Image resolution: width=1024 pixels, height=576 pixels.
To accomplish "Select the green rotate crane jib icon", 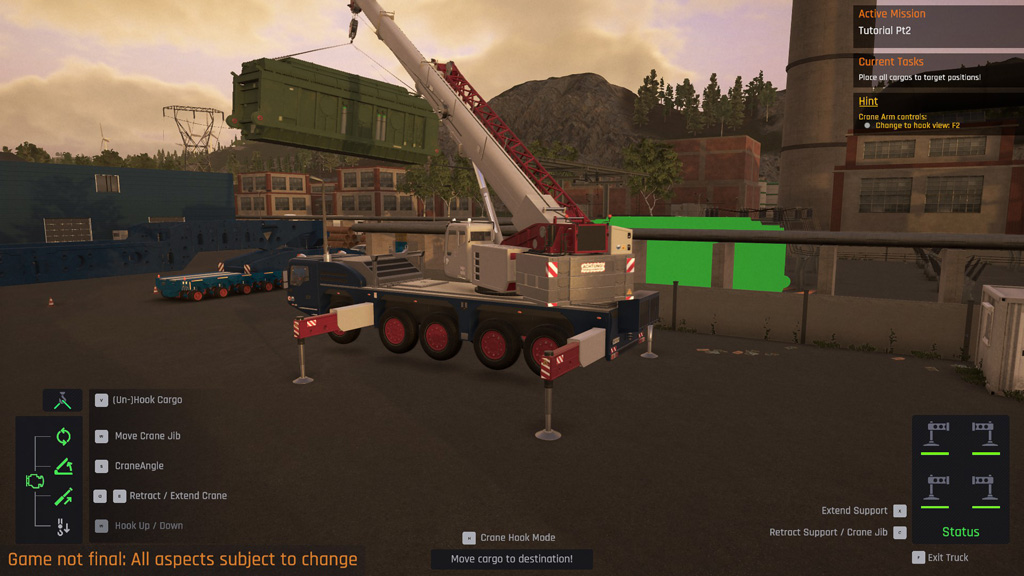I will click(63, 436).
